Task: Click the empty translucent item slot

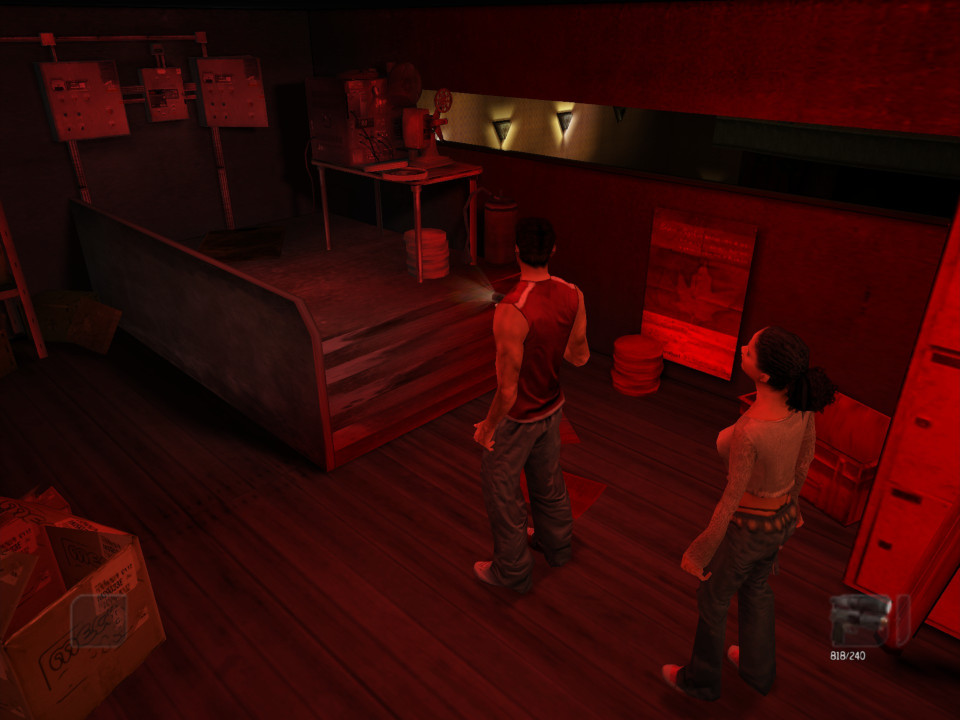Action: click(x=99, y=621)
